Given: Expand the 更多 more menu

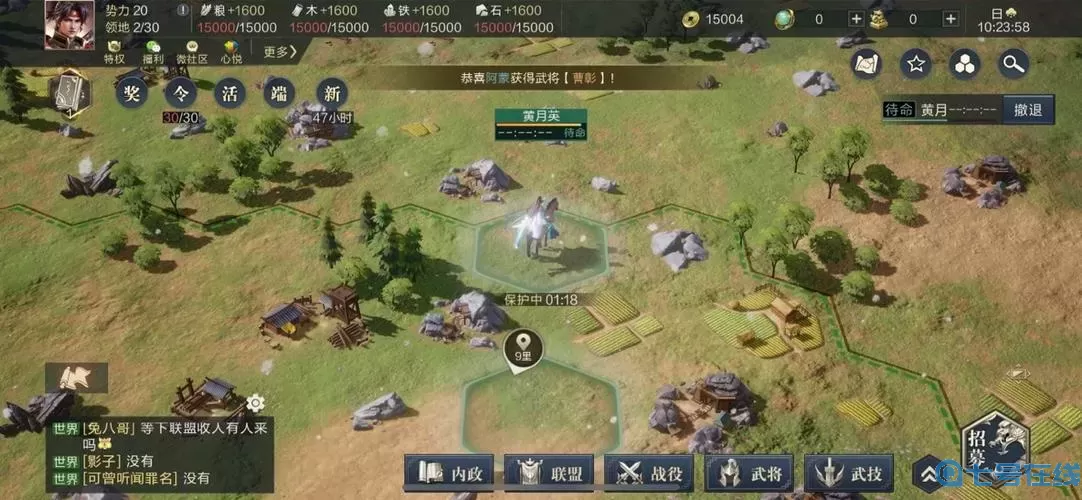Looking at the screenshot, I should point(279,51).
